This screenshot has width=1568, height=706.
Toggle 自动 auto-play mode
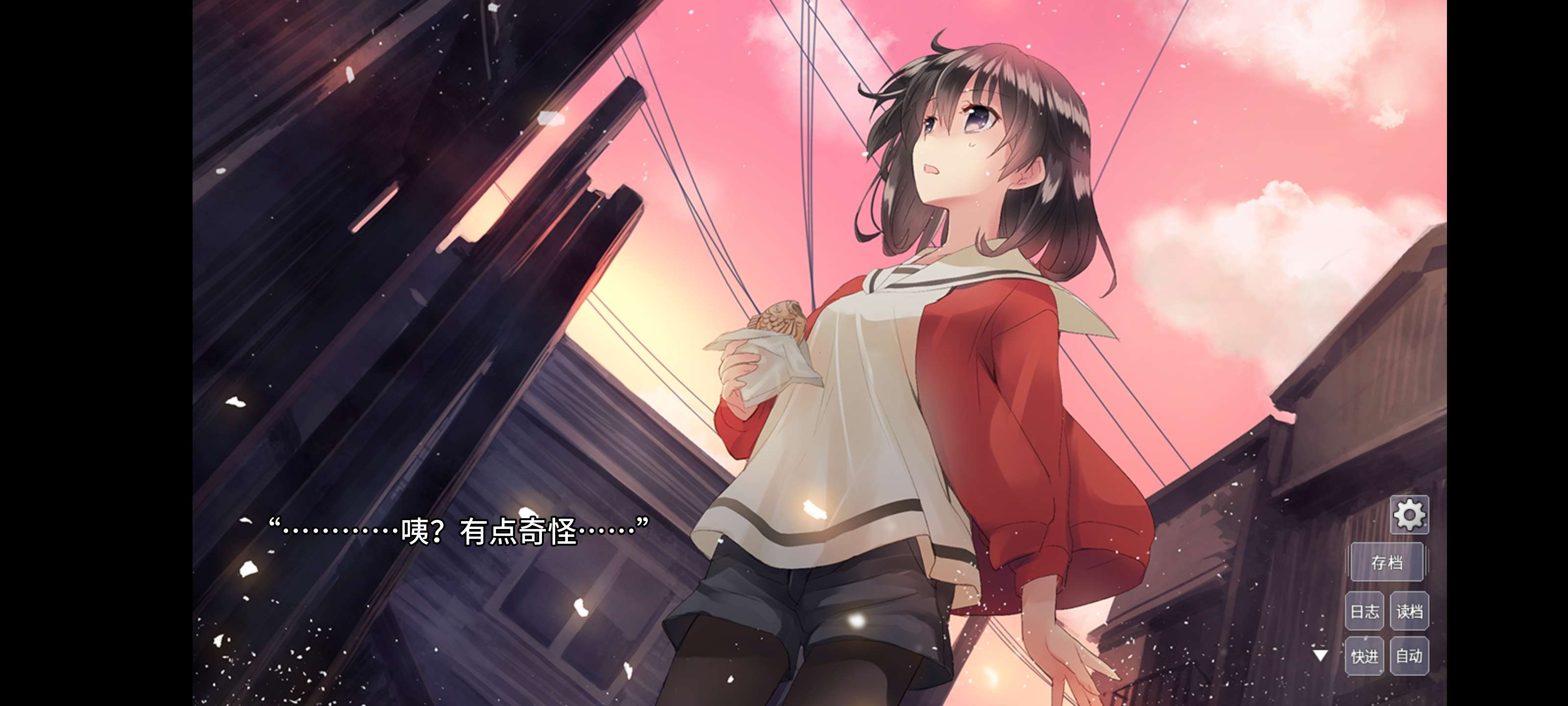(x=1409, y=656)
